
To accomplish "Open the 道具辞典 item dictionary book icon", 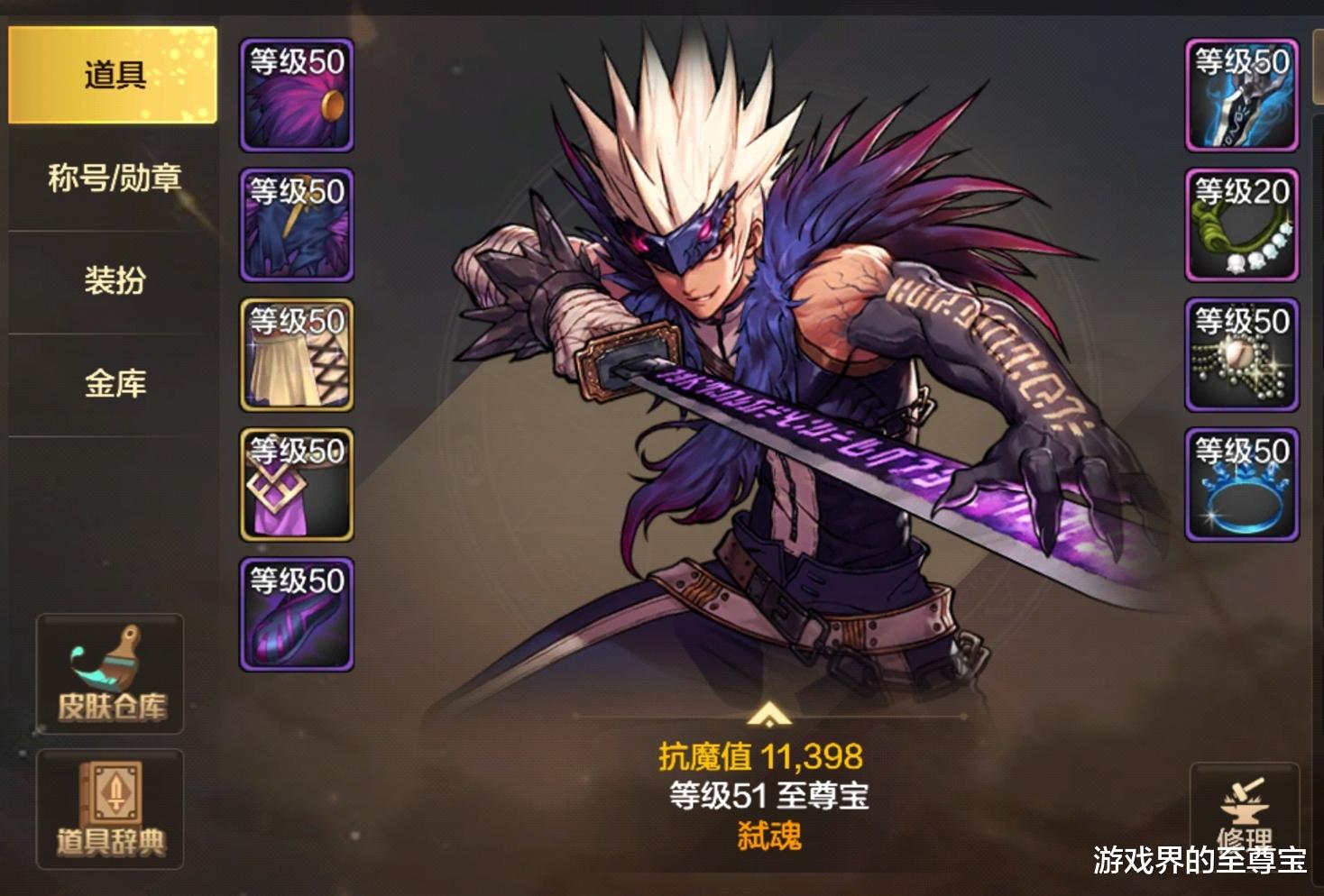I will pos(110,807).
